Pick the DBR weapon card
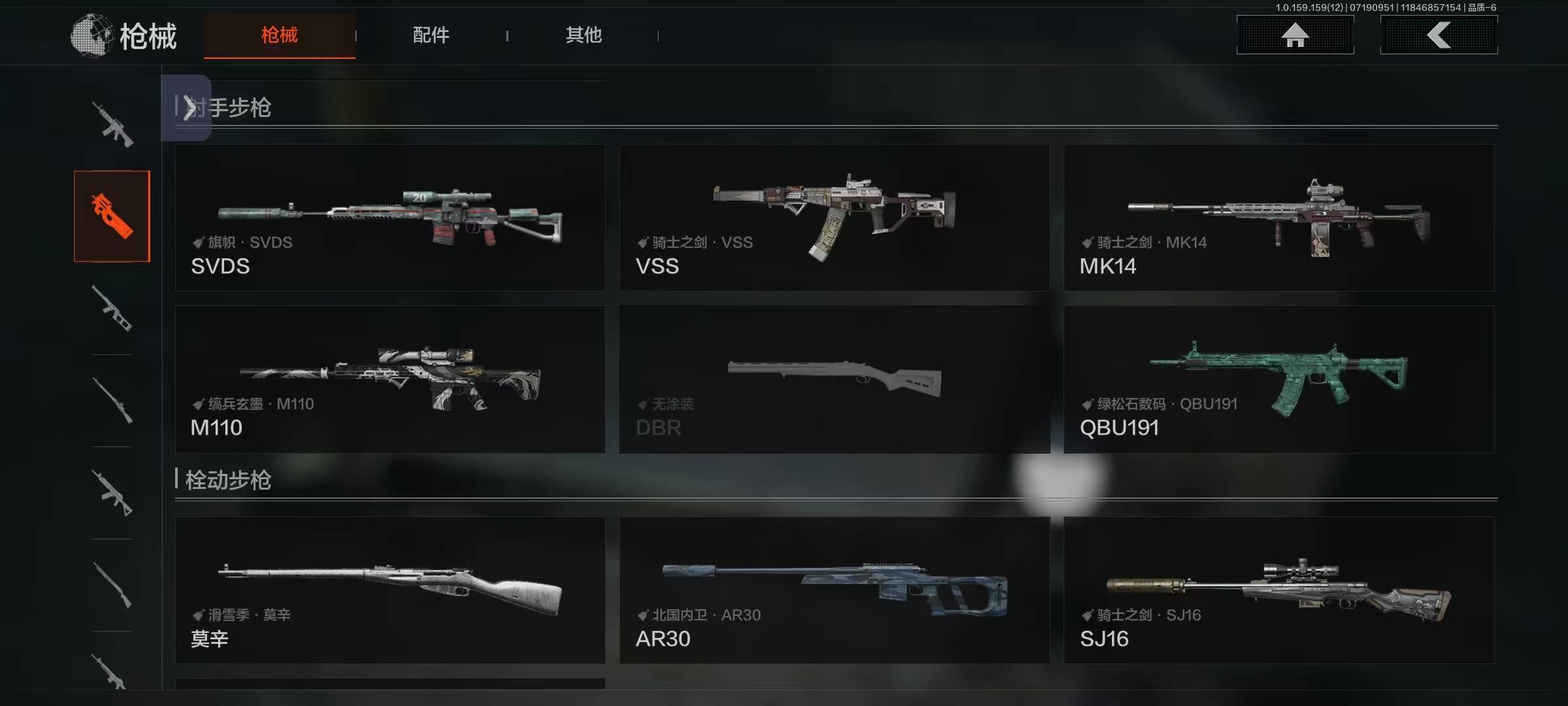1568x706 pixels. [834, 379]
